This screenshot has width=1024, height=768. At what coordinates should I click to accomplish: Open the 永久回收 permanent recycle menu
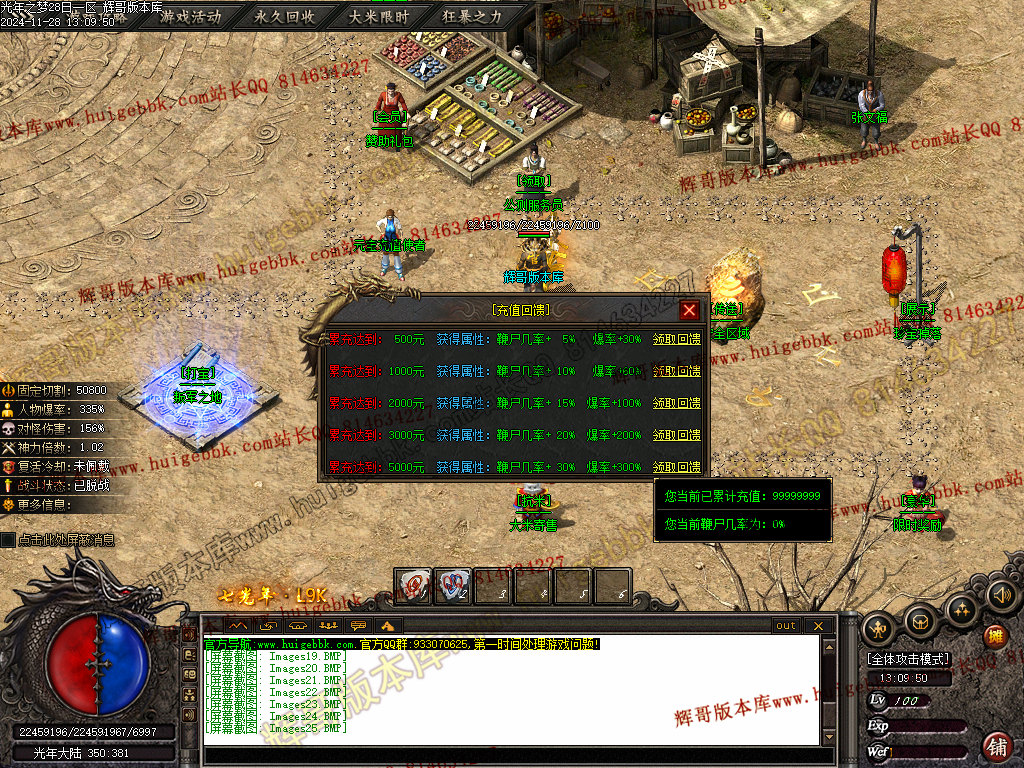[x=285, y=17]
